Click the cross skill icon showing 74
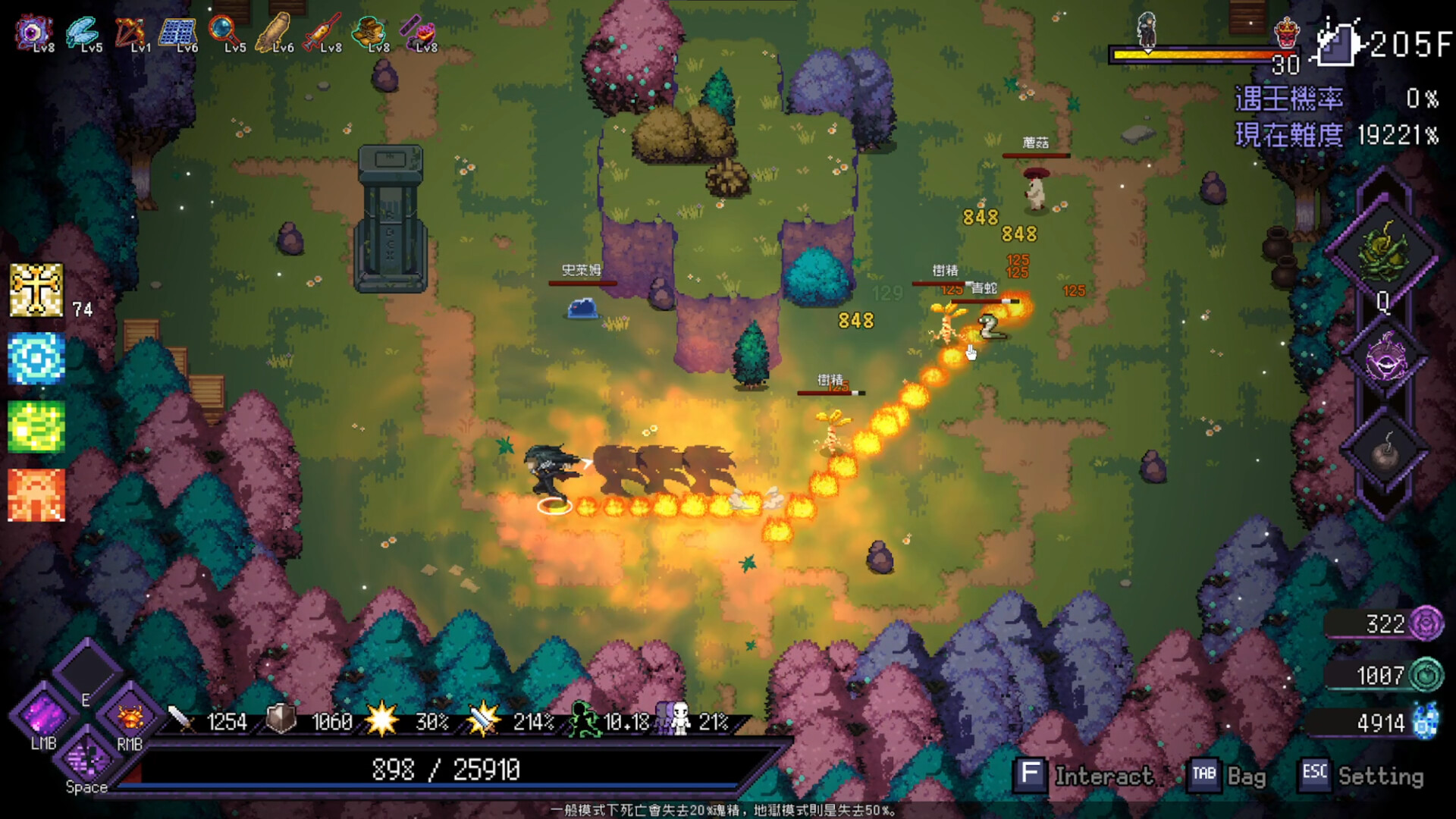Viewport: 1456px width, 819px height. [36, 292]
